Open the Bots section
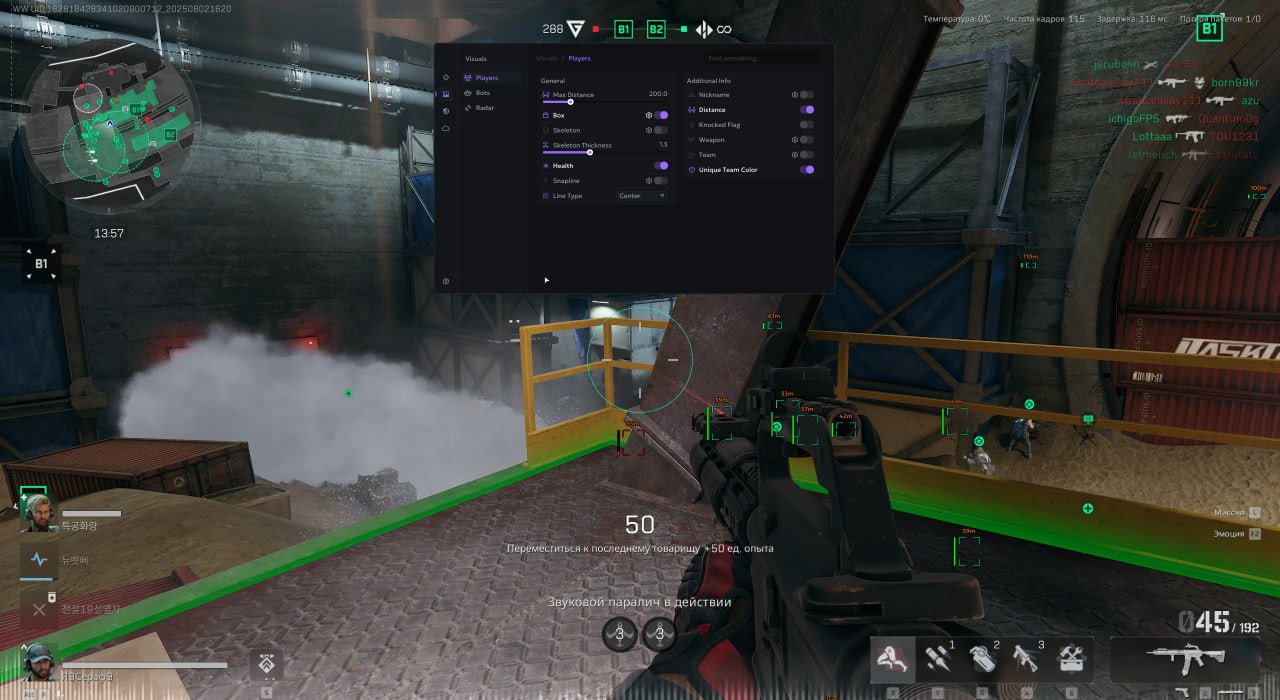This screenshot has height=700, width=1280. point(483,93)
